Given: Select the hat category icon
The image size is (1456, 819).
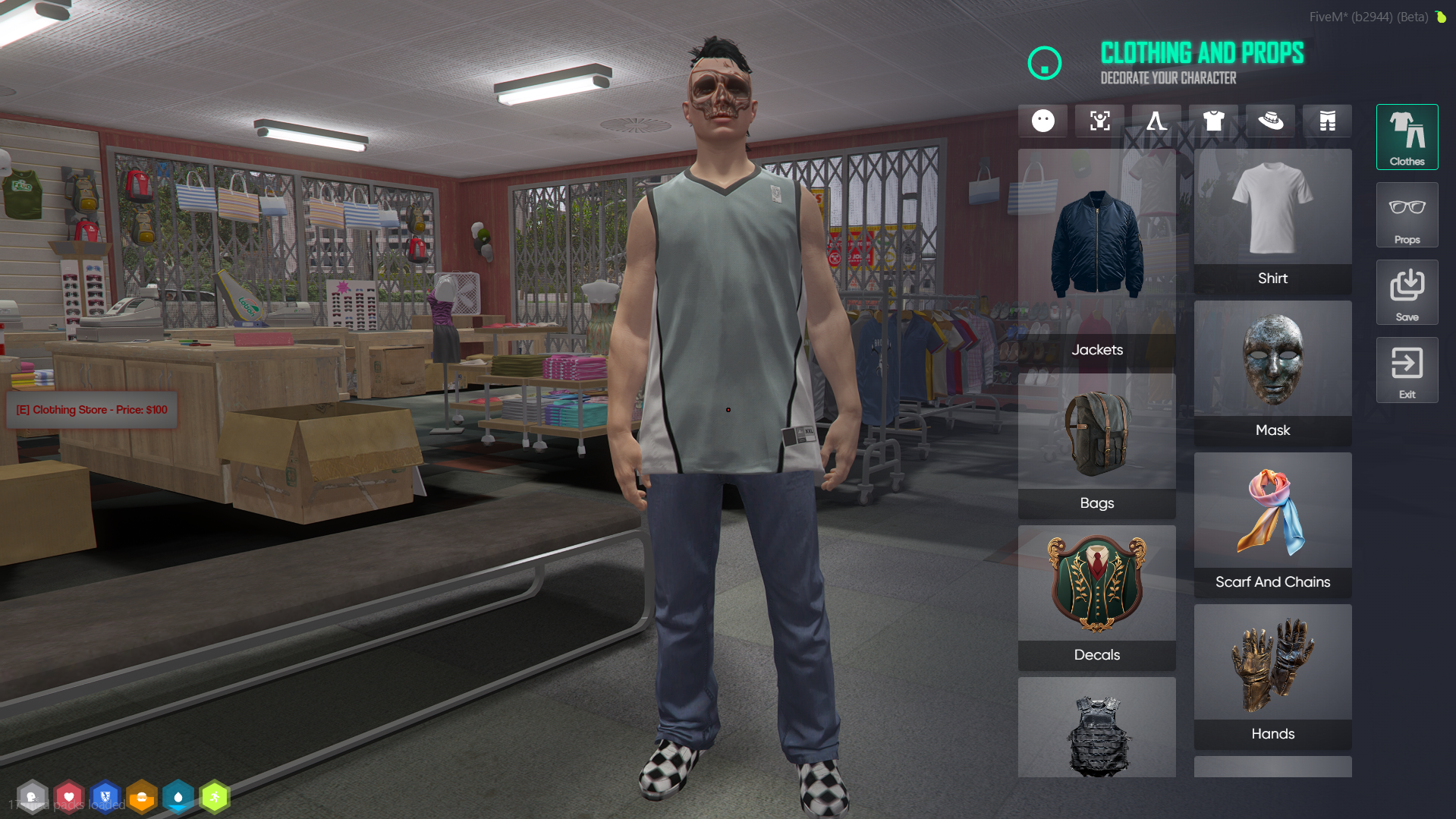Looking at the screenshot, I should [x=1270, y=121].
